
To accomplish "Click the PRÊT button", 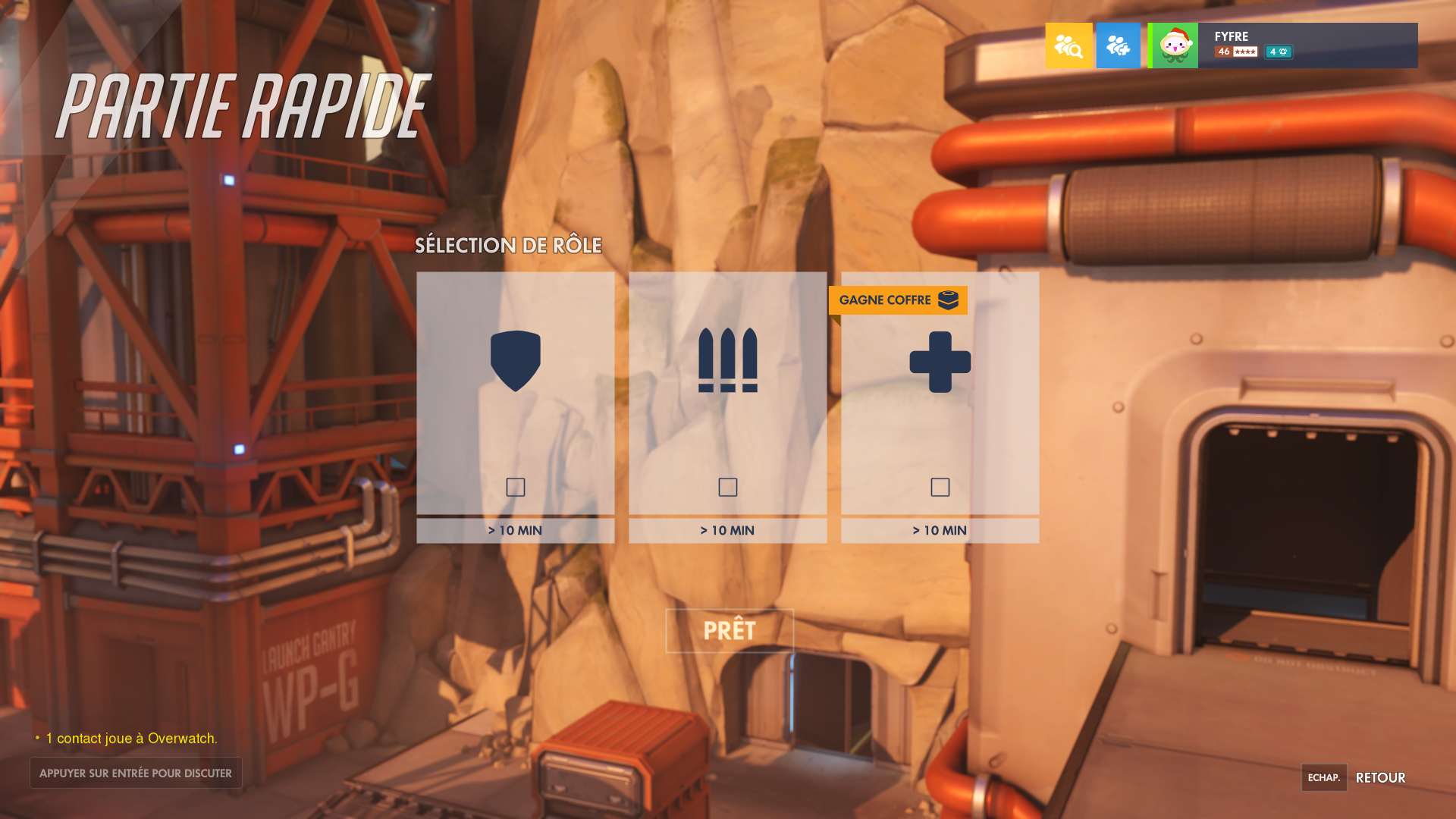I will point(729,630).
